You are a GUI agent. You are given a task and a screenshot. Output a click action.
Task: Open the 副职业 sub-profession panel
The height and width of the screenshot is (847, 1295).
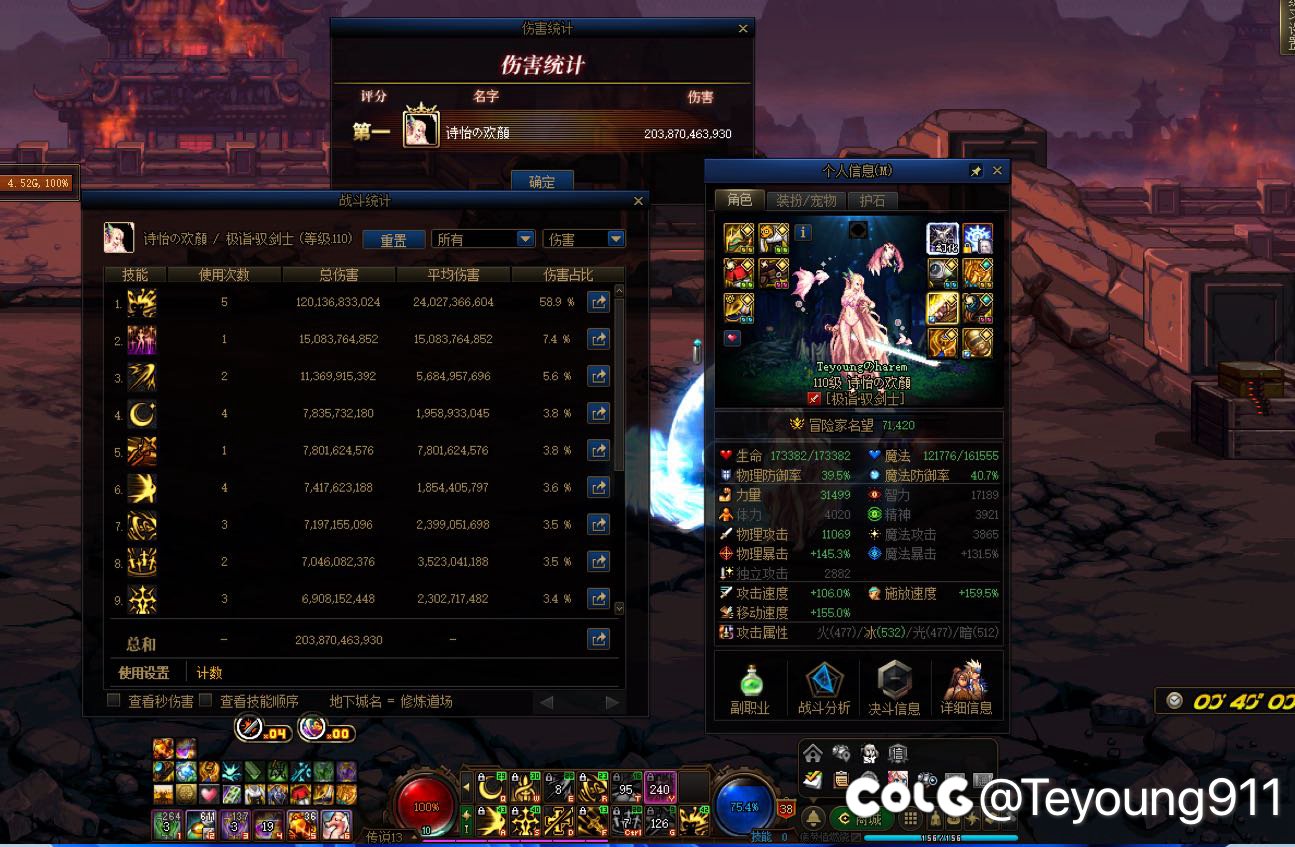[750, 690]
